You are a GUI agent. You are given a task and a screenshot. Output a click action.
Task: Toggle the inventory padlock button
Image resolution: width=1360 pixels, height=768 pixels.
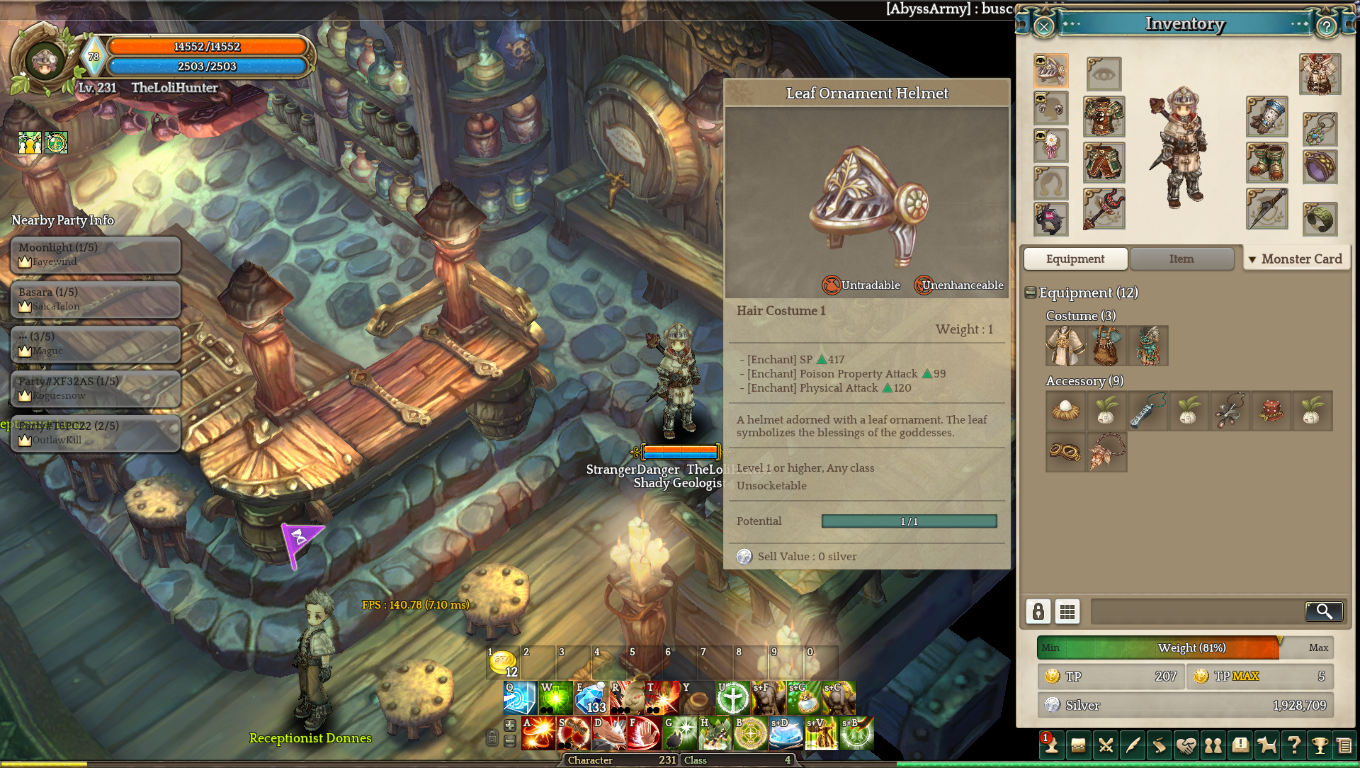(1038, 611)
